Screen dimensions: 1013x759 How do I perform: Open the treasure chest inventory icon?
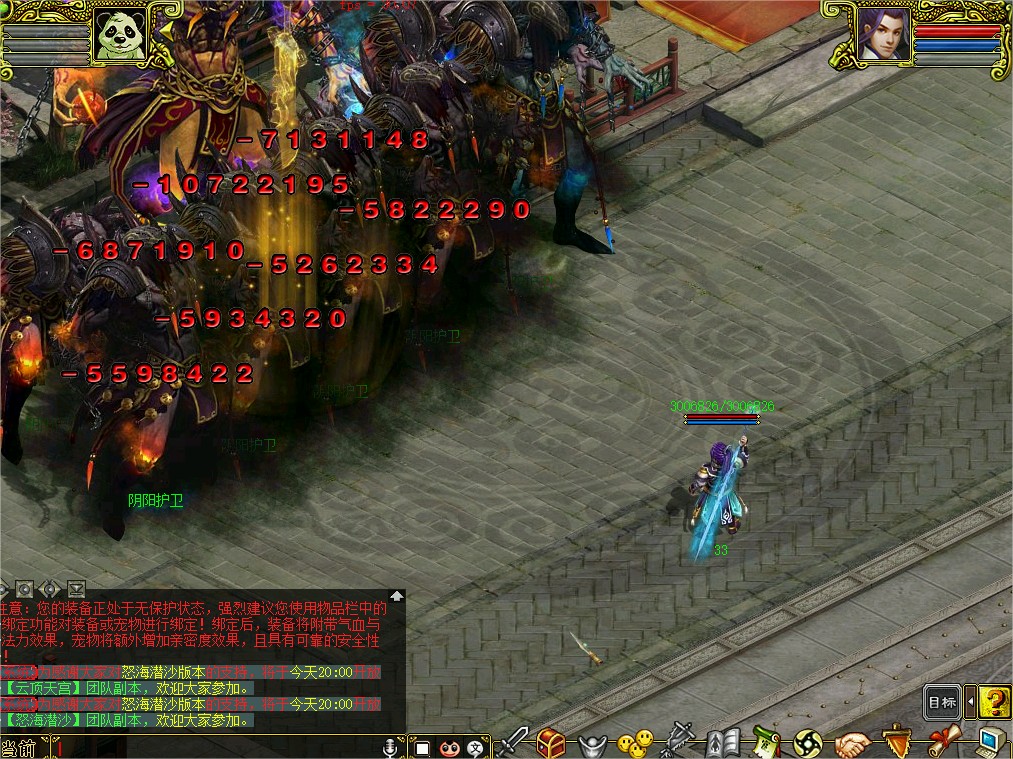(x=551, y=743)
